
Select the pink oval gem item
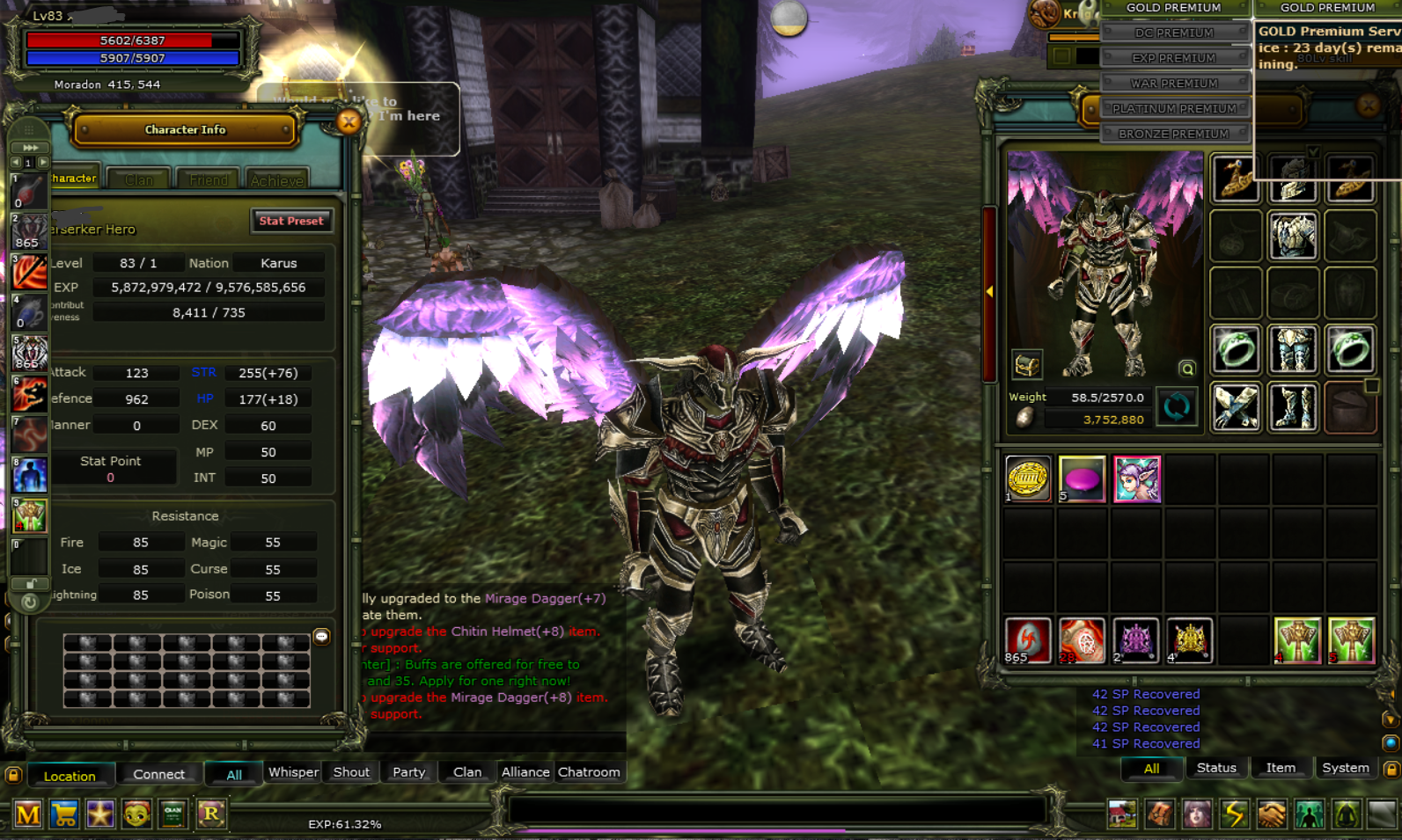1082,479
